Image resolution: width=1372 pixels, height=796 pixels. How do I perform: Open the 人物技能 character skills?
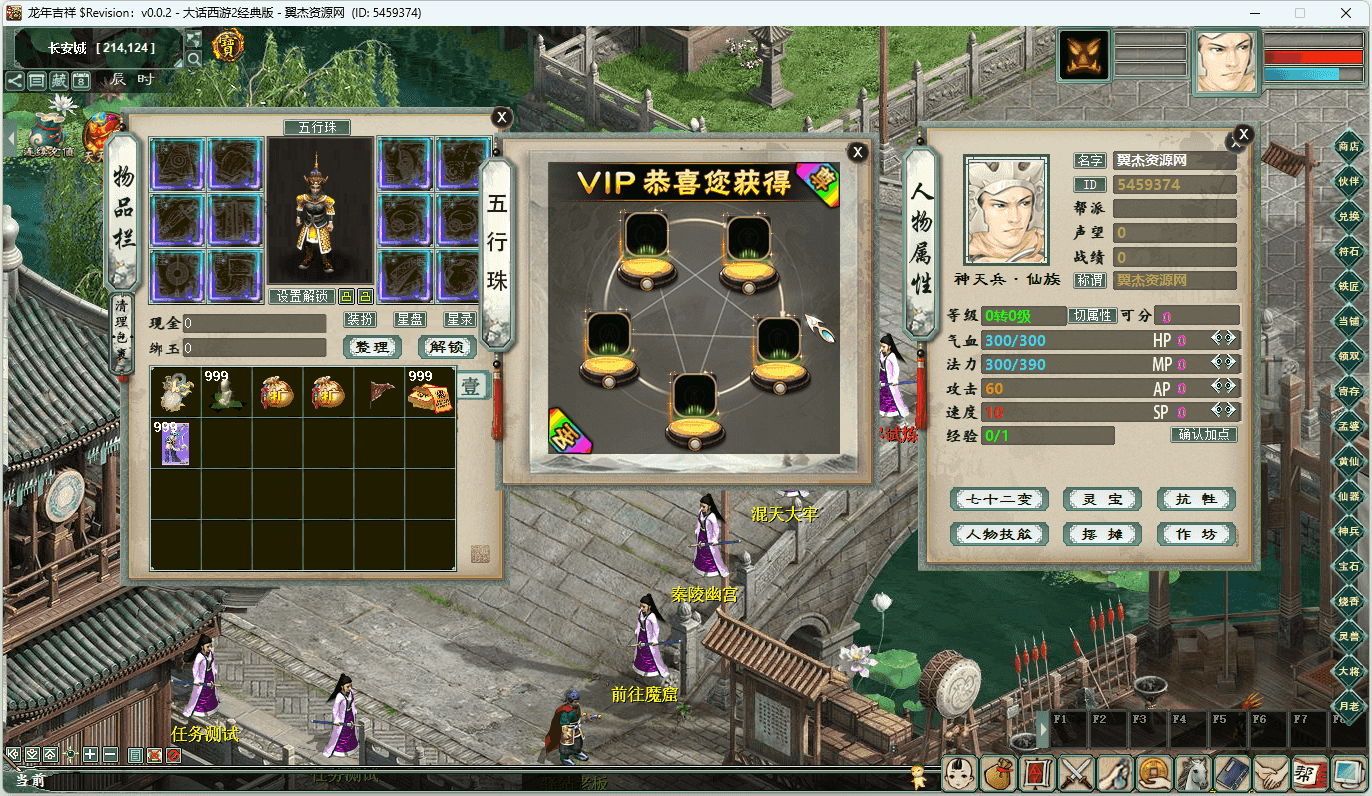tap(998, 534)
